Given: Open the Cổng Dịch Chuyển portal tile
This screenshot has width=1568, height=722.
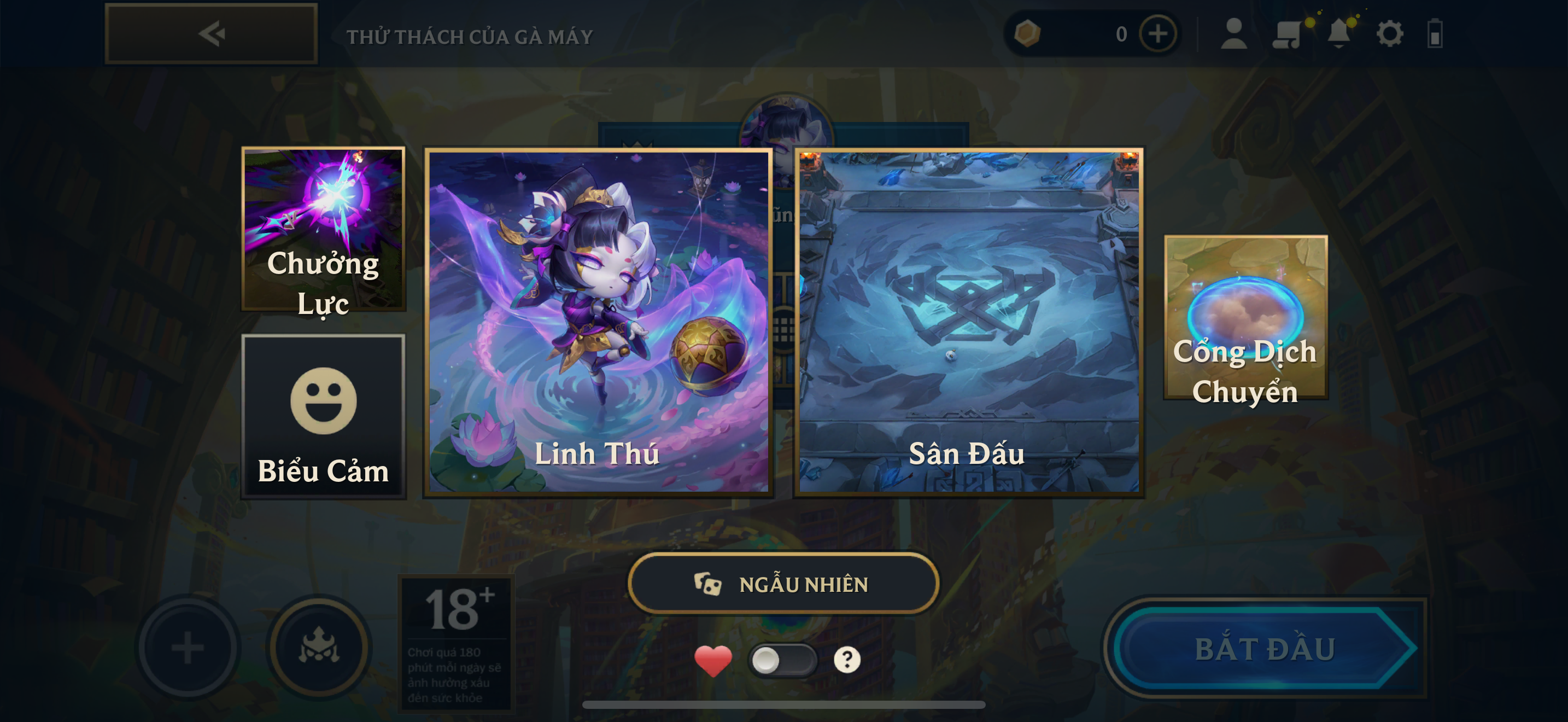Looking at the screenshot, I should click(1245, 318).
